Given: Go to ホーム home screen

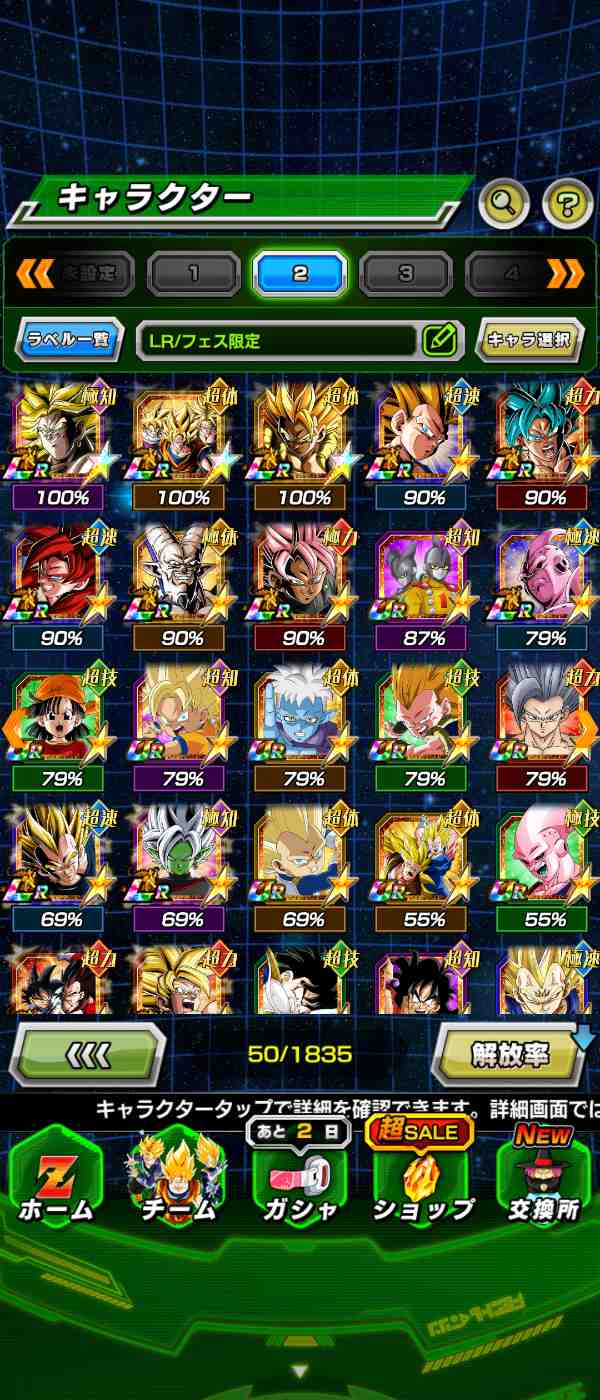Looking at the screenshot, I should pyautogui.click(x=56, y=1180).
